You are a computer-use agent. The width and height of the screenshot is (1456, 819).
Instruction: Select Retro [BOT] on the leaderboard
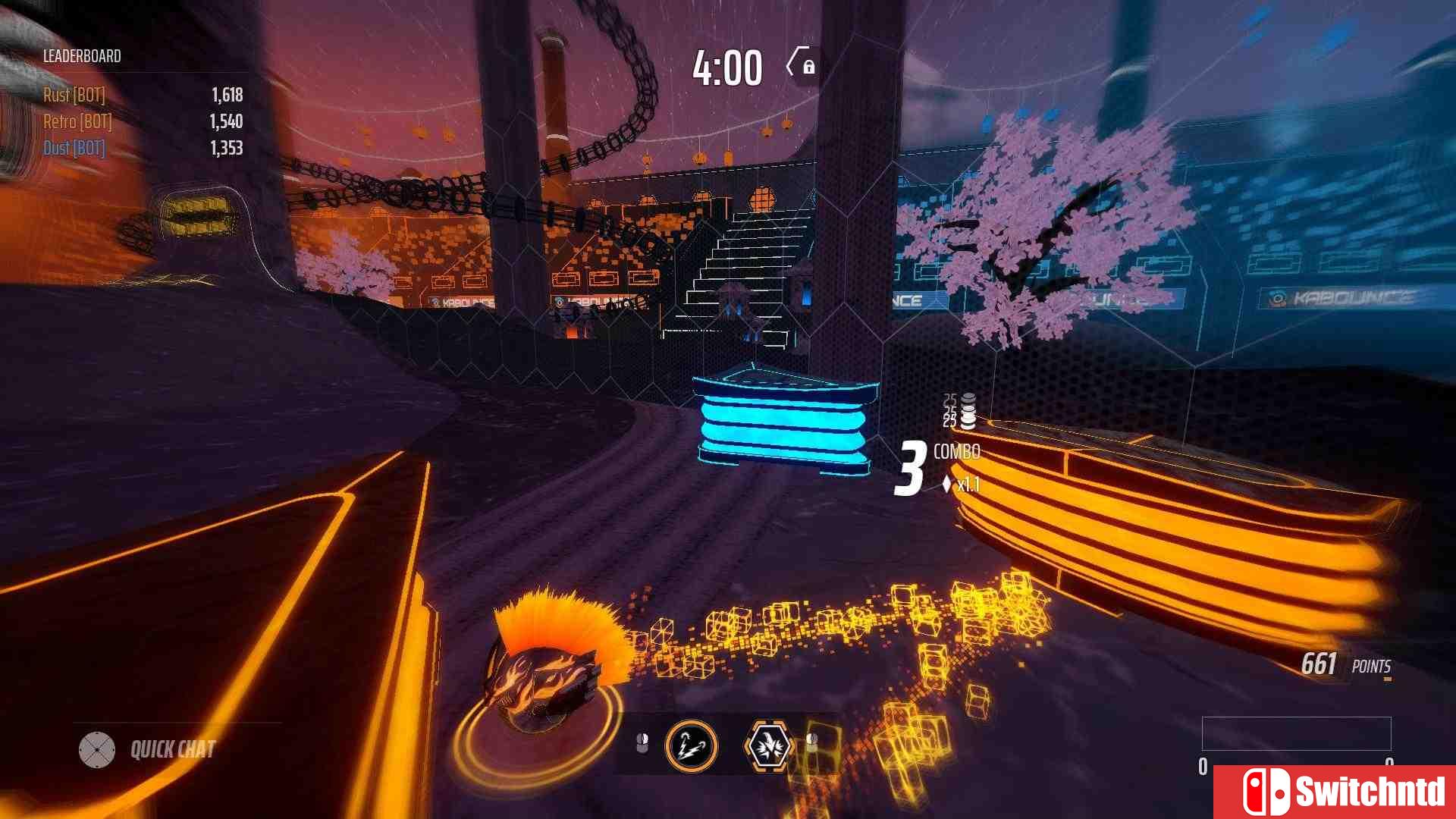tap(76, 121)
